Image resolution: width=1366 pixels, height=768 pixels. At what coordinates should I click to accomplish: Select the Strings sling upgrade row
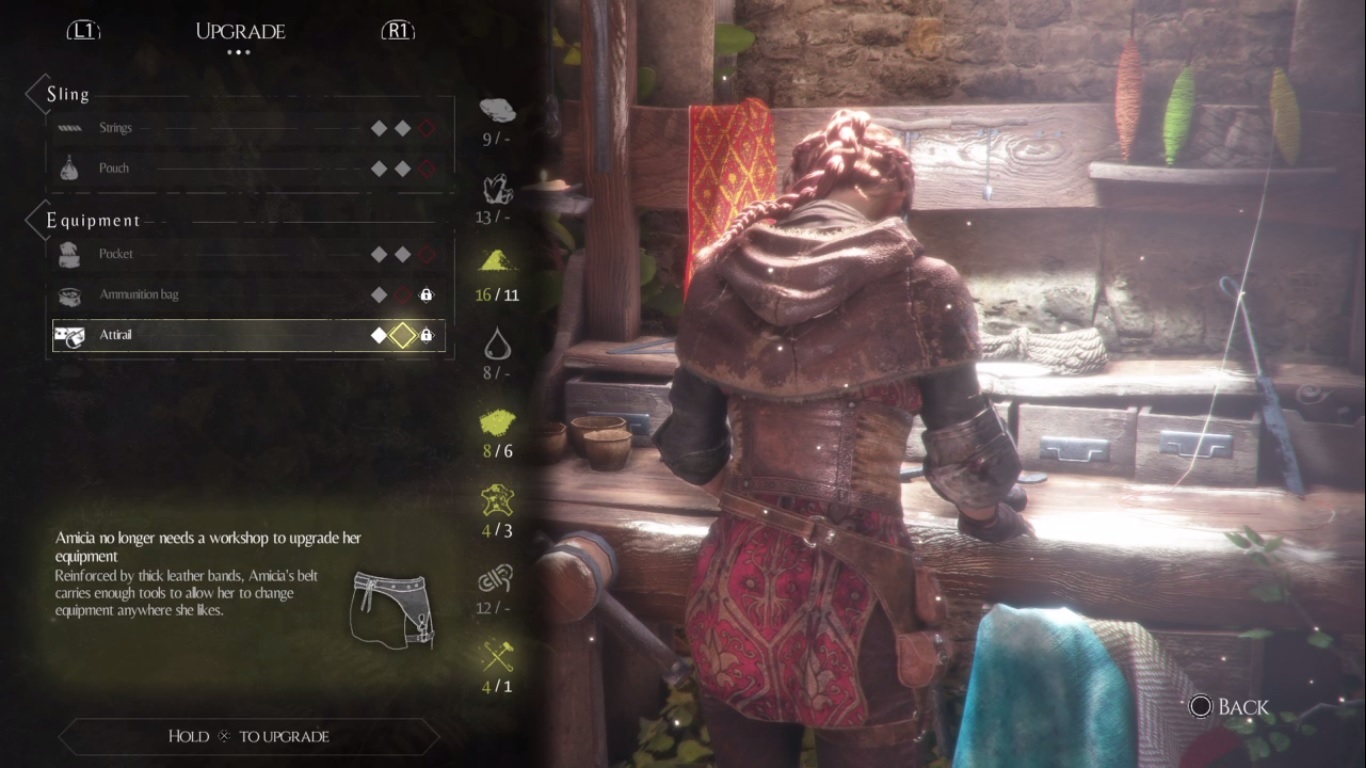click(248, 128)
